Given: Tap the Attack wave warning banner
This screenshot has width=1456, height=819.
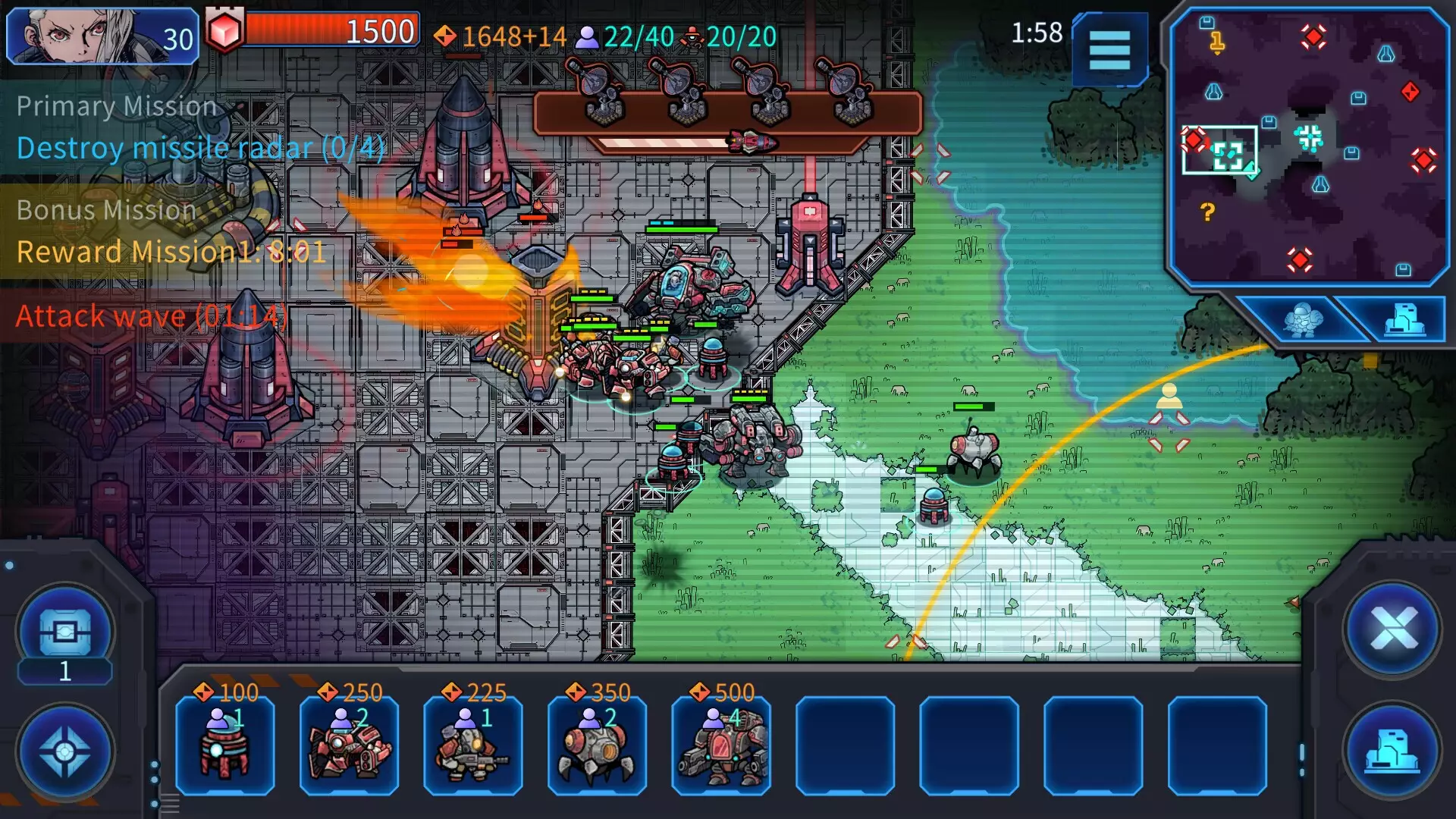Looking at the screenshot, I should pos(152,315).
